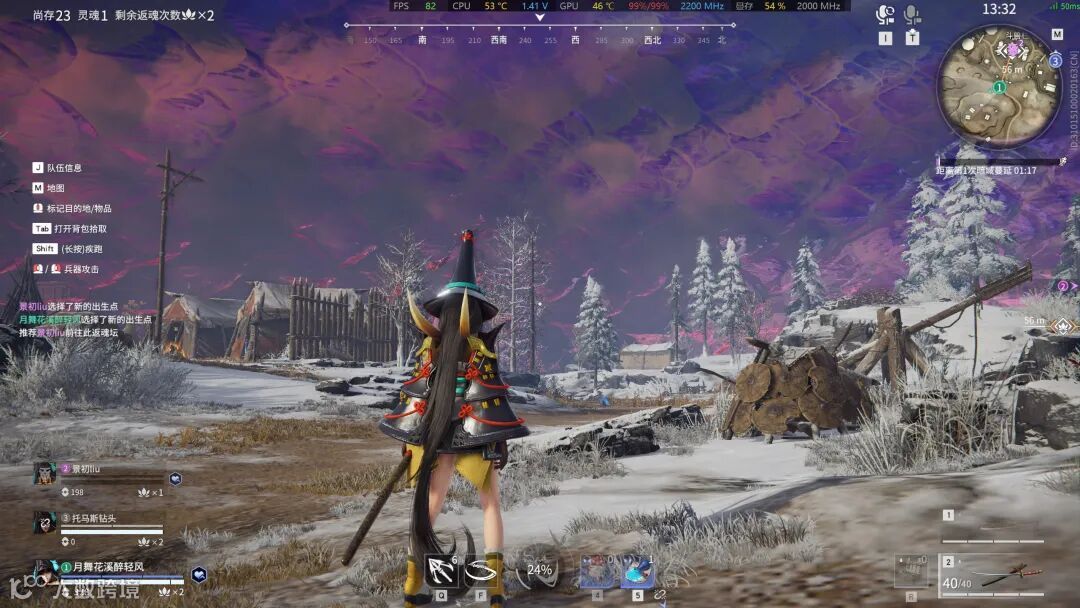Click the purple soul altar minimap marker

(1013, 49)
